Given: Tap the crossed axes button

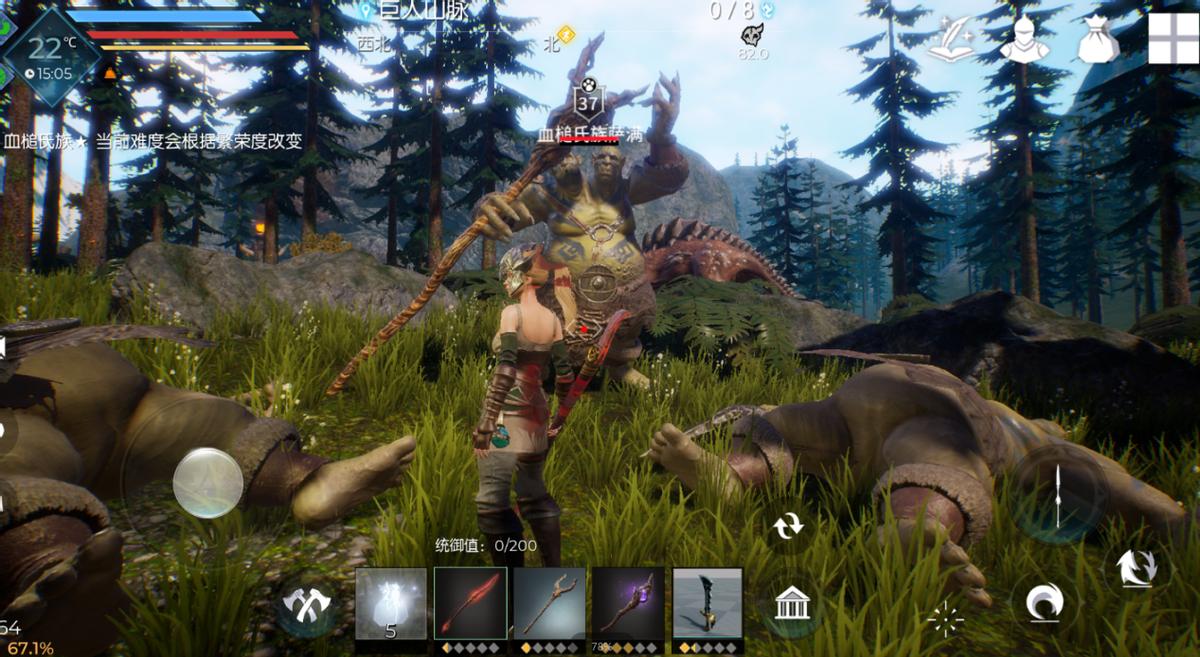Looking at the screenshot, I should pyautogui.click(x=306, y=603).
